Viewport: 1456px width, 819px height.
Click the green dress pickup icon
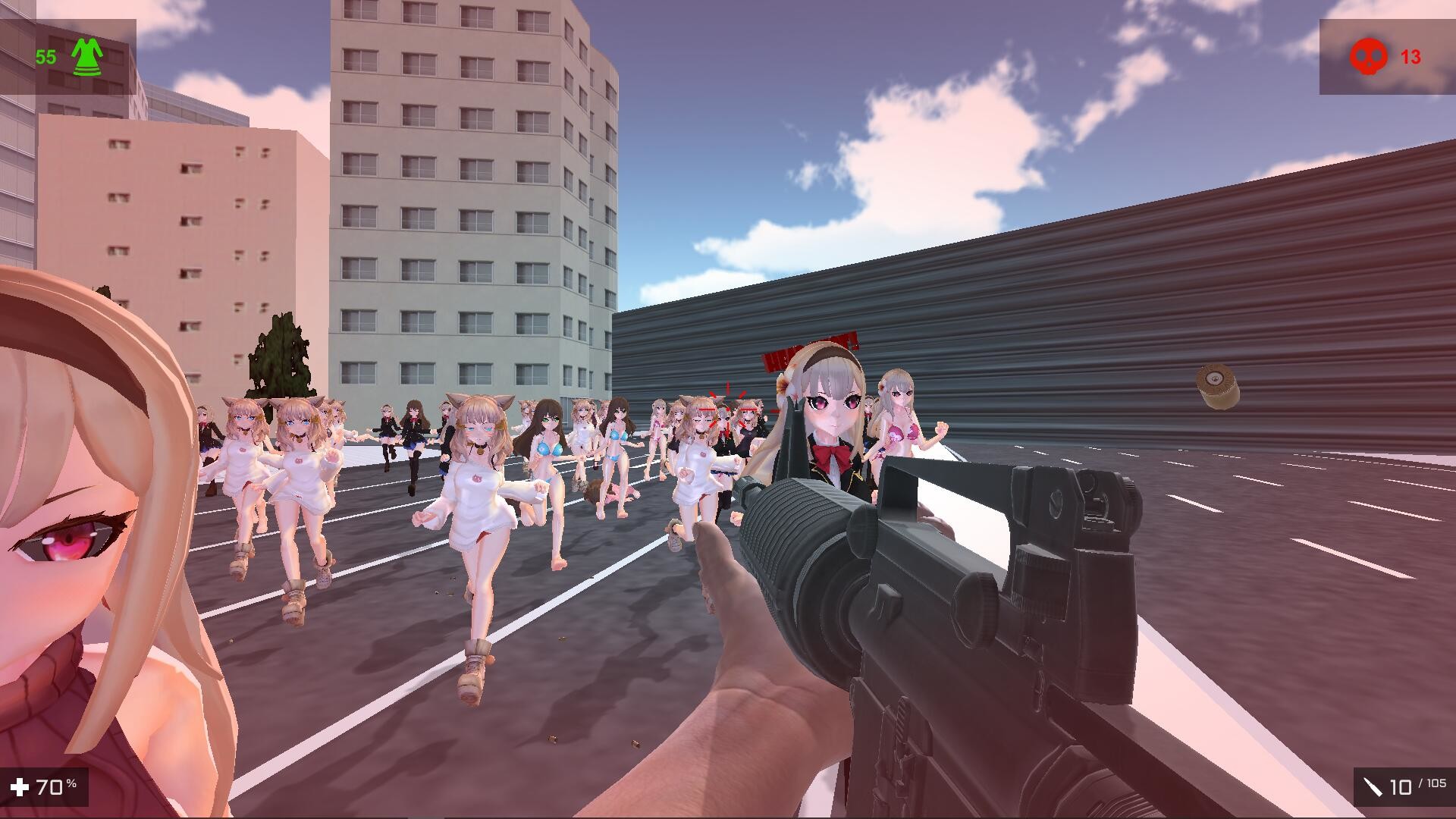pos(86,55)
